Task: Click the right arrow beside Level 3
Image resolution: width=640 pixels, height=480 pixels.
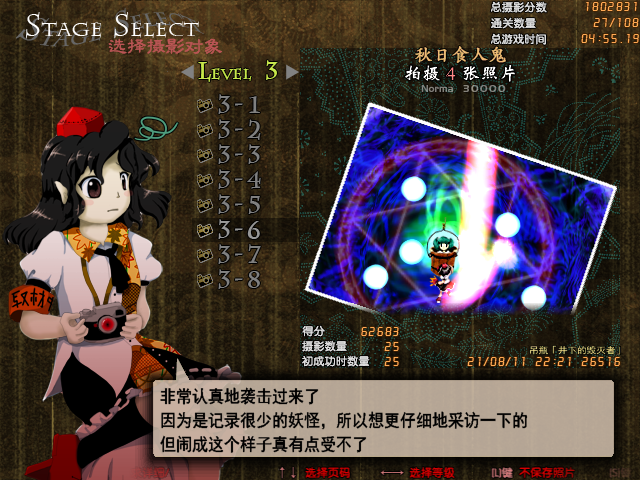Action: click(292, 72)
